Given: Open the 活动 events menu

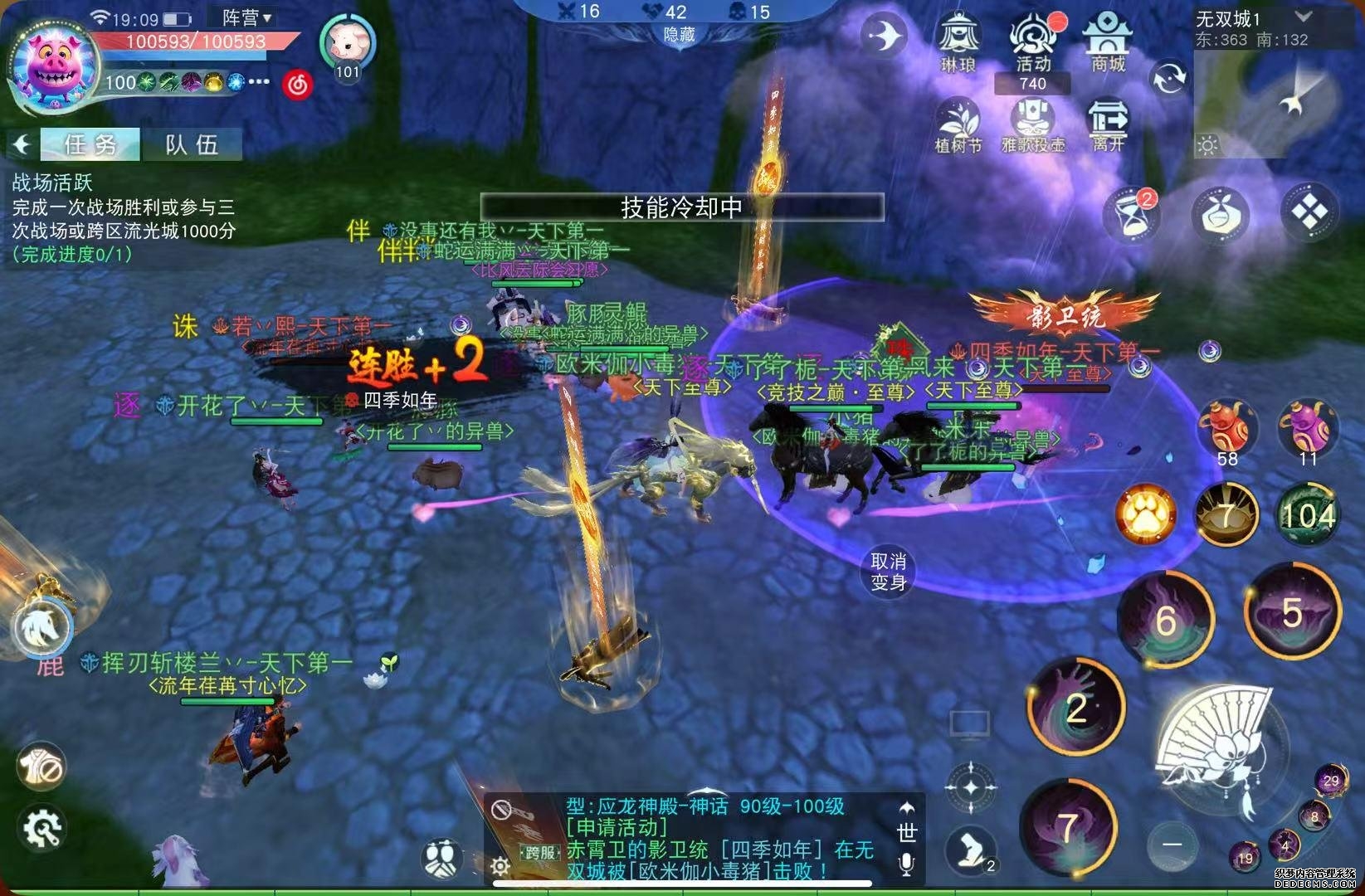Looking at the screenshot, I should coord(1031,41).
